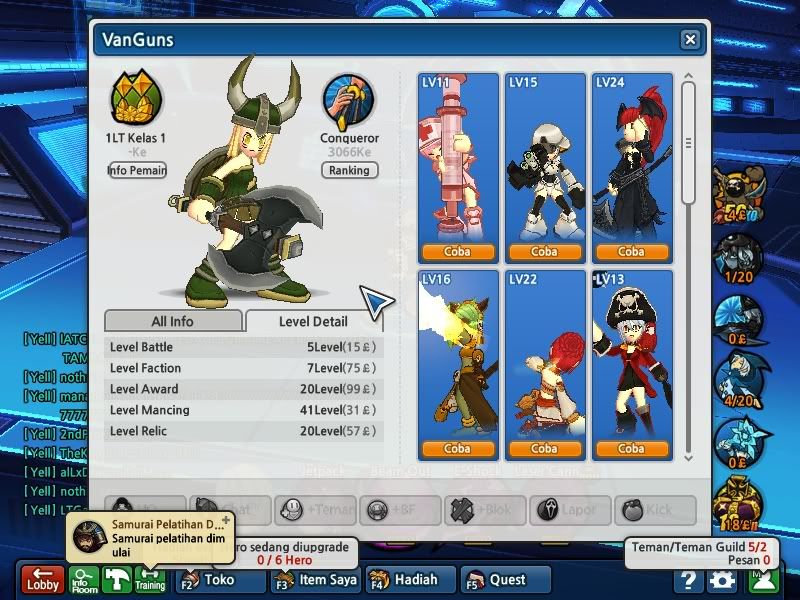Click the question mark help icon
This screenshot has height=600, width=800.
(x=688, y=580)
